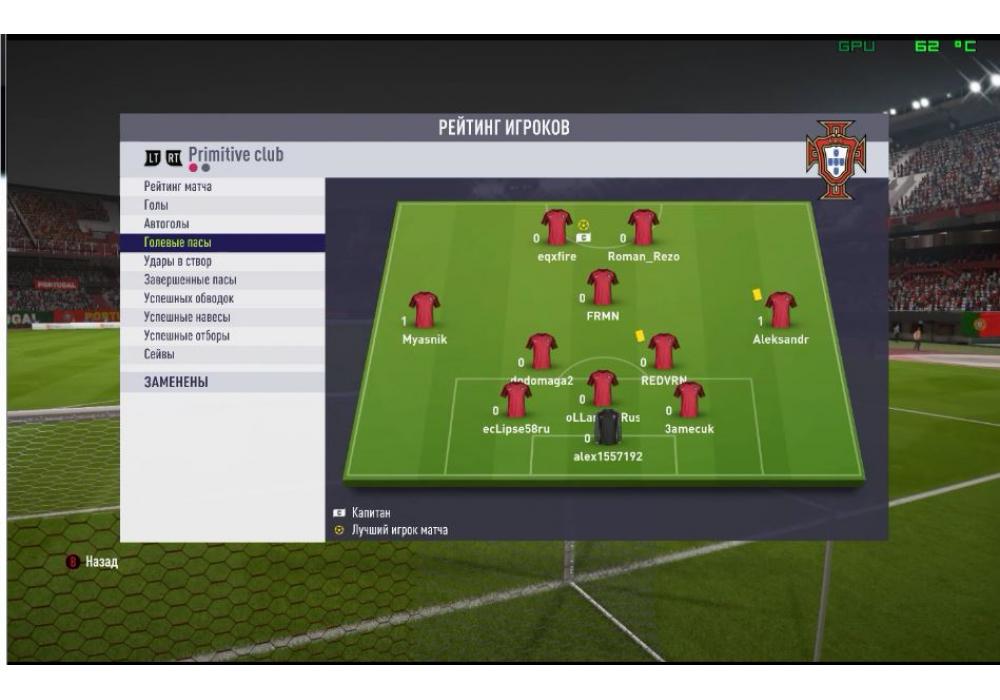1000x700 pixels.
Task: Show the Успешных навесы stats
Action: tap(186, 317)
